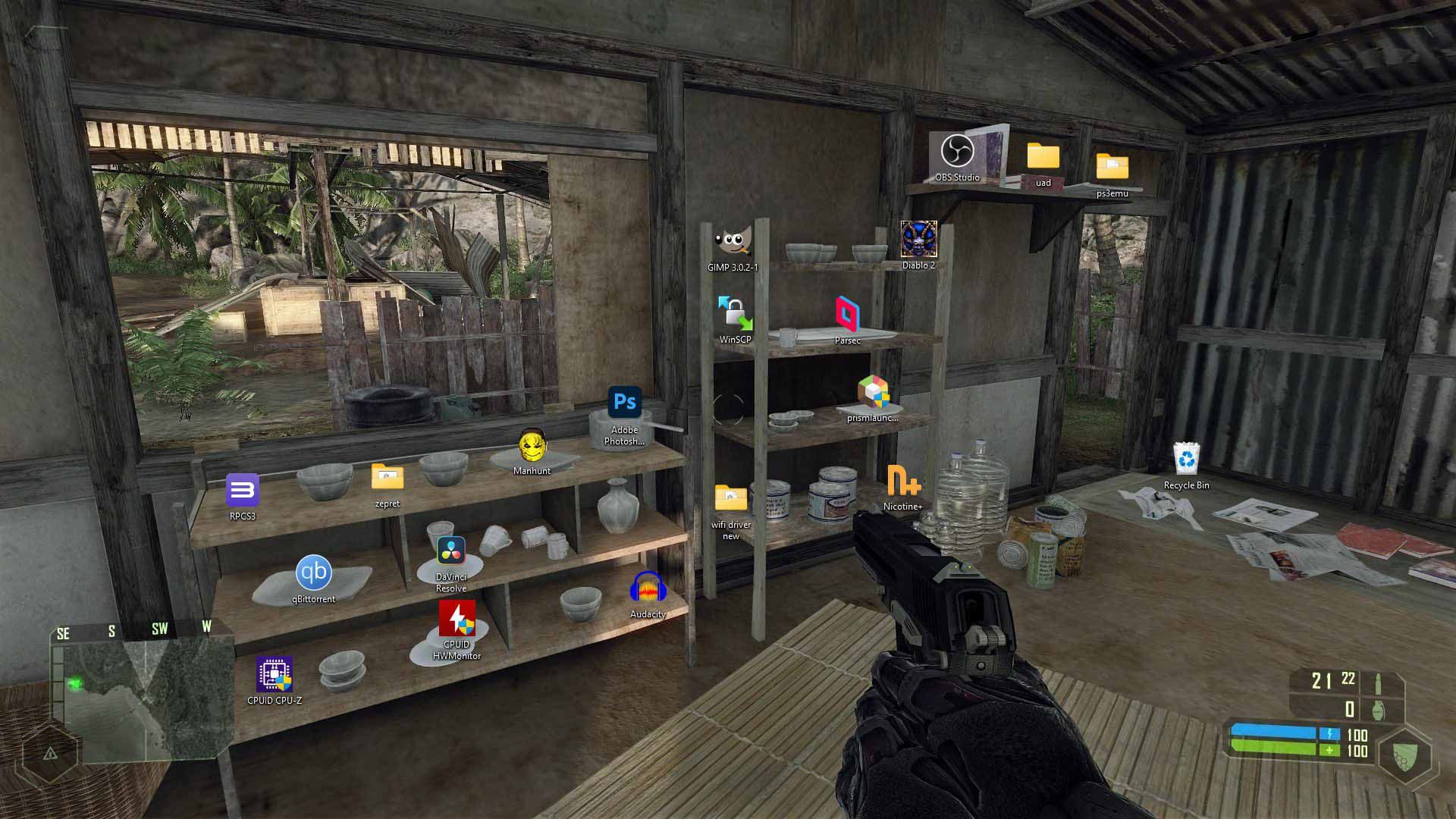Select the Diablo 2 icon

click(x=918, y=239)
